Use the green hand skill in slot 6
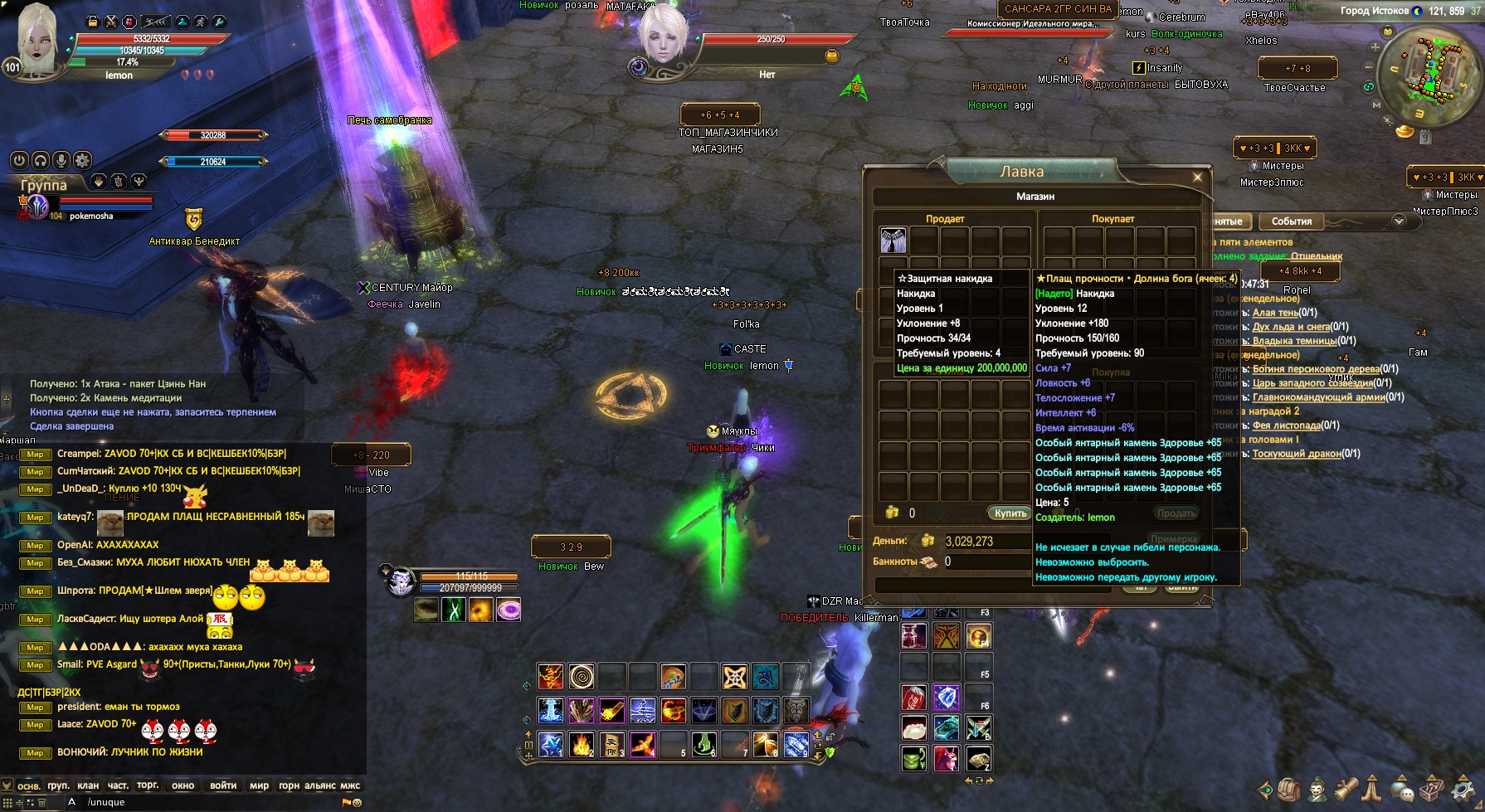This screenshot has width=1485, height=812. 704,744
